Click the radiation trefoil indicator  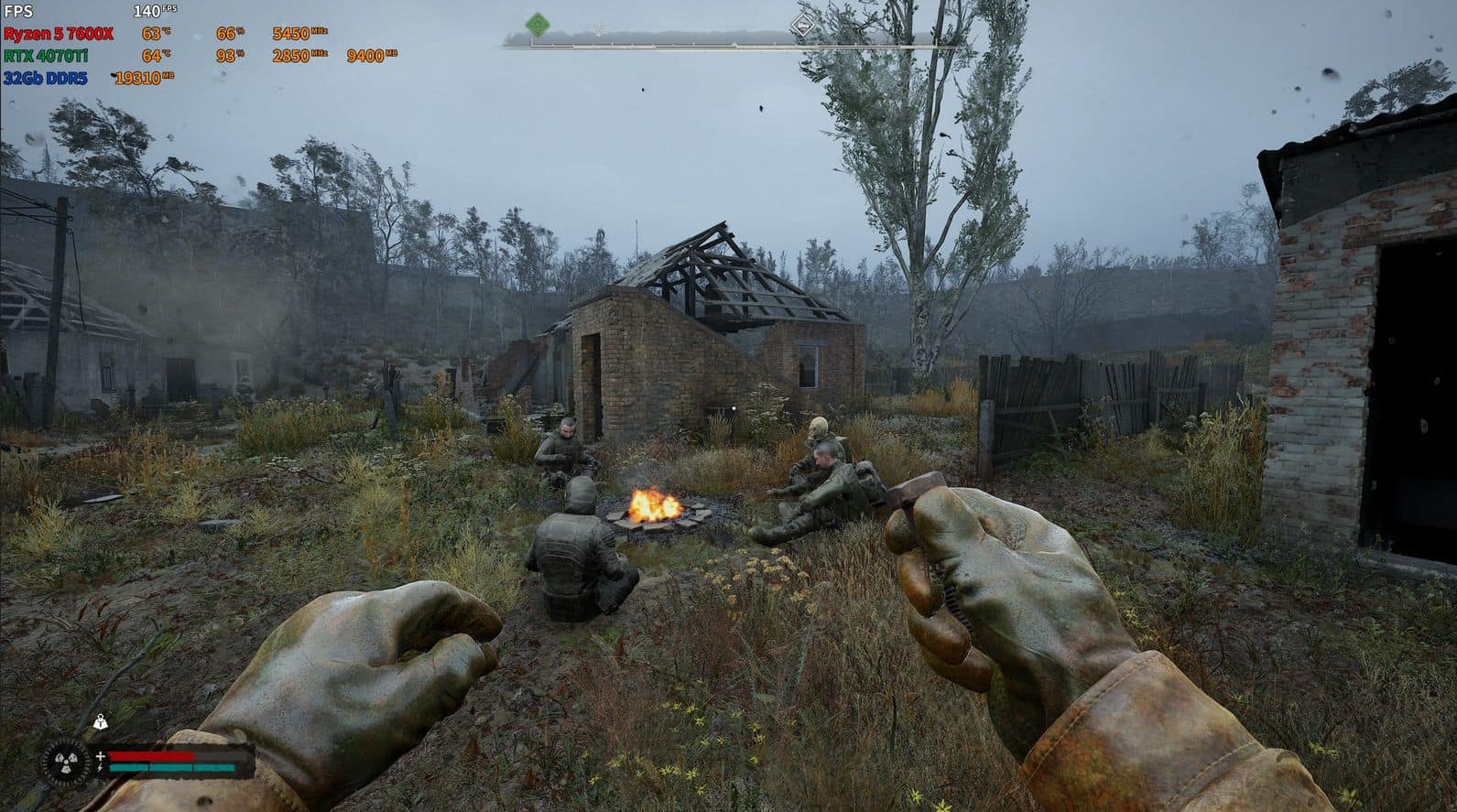[65, 761]
